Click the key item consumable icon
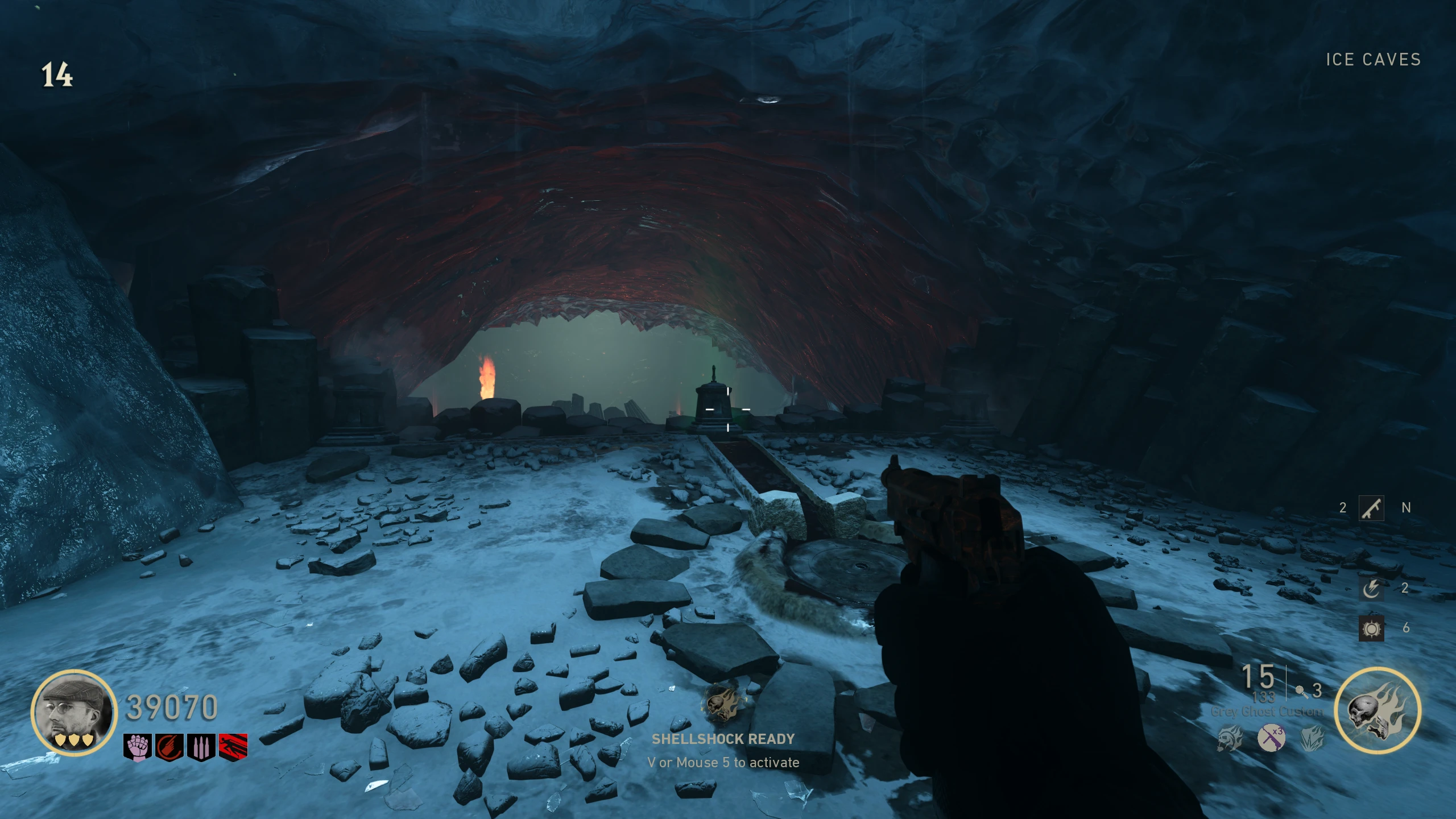This screenshot has width=1456, height=819. tap(1371, 507)
